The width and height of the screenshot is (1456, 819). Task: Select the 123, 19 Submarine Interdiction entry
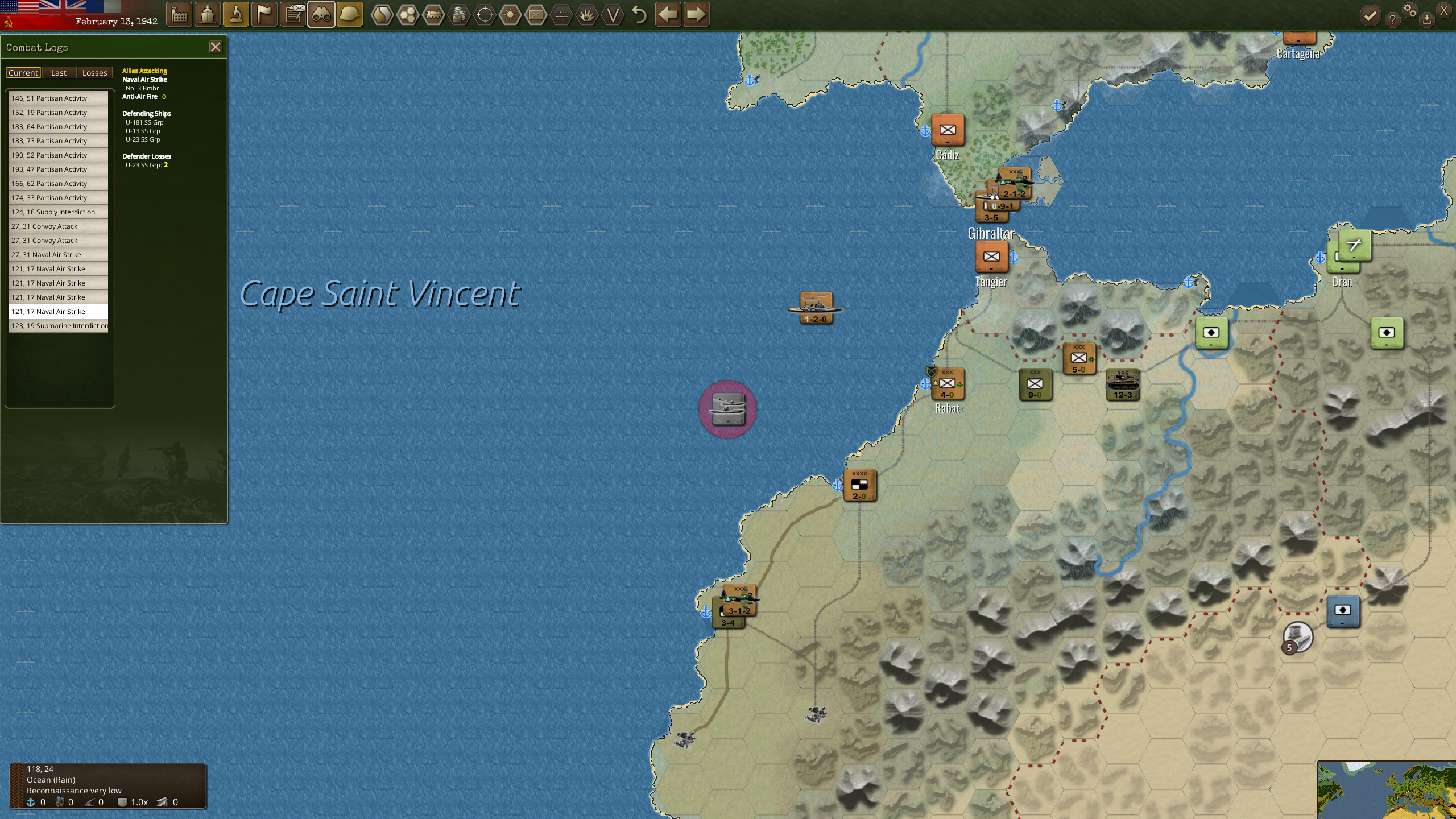59,325
